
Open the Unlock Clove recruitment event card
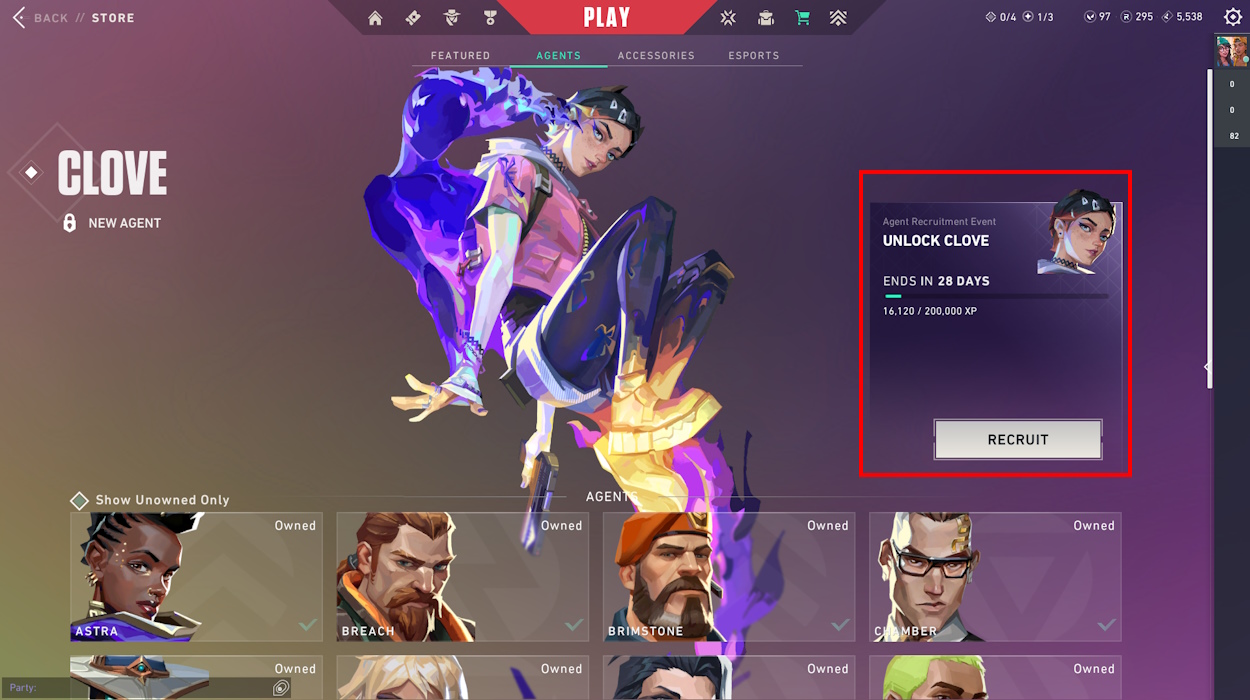tap(995, 300)
